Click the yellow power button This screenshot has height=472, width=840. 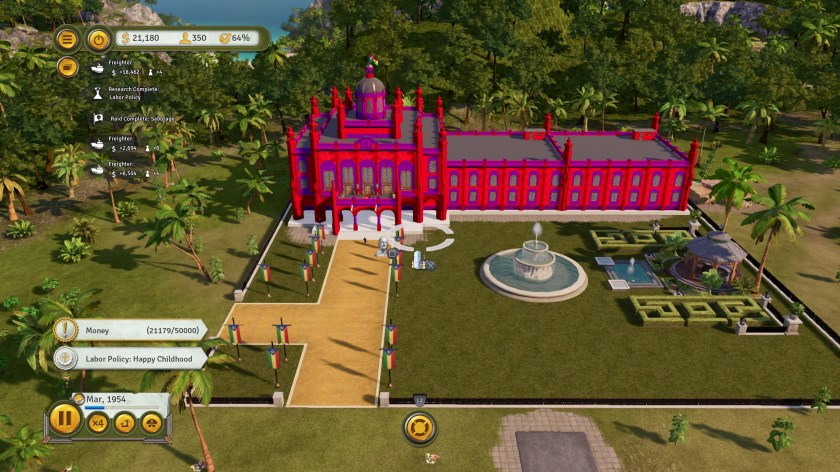coord(98,39)
